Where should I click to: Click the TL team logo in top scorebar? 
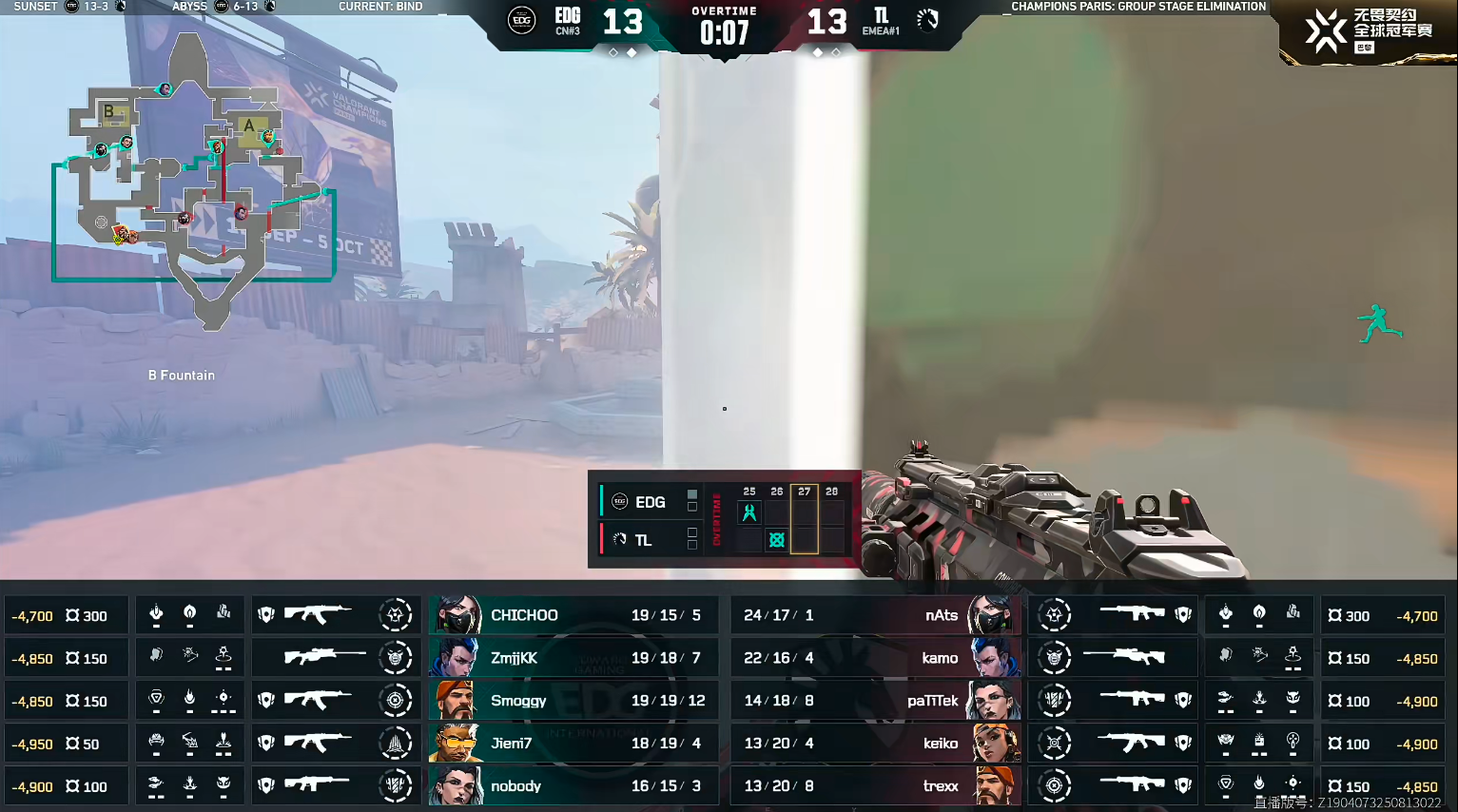[x=927, y=20]
